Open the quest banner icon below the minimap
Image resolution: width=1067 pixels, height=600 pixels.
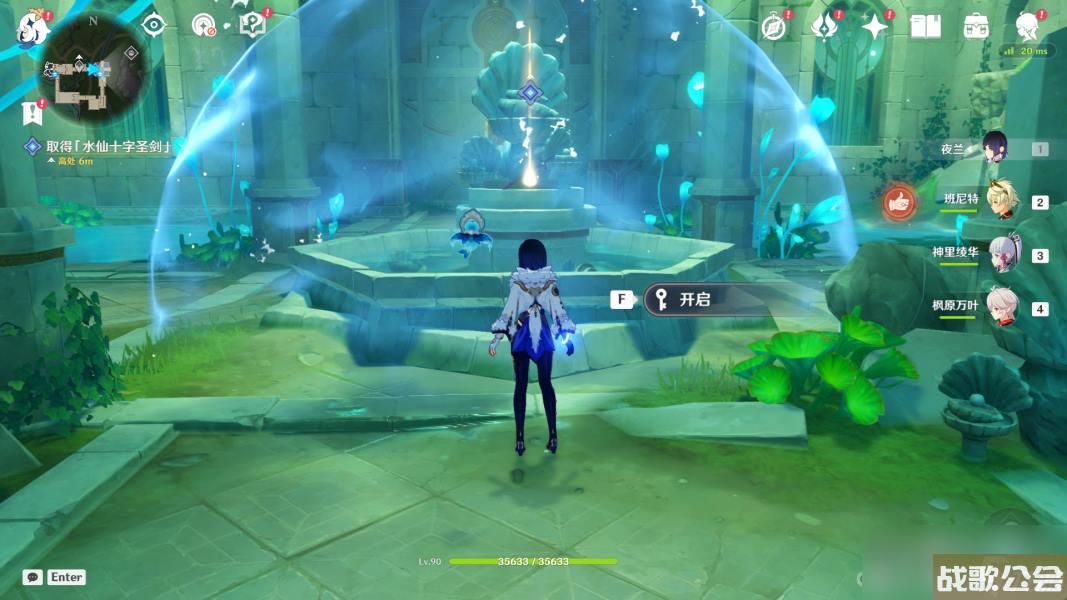click(32, 112)
